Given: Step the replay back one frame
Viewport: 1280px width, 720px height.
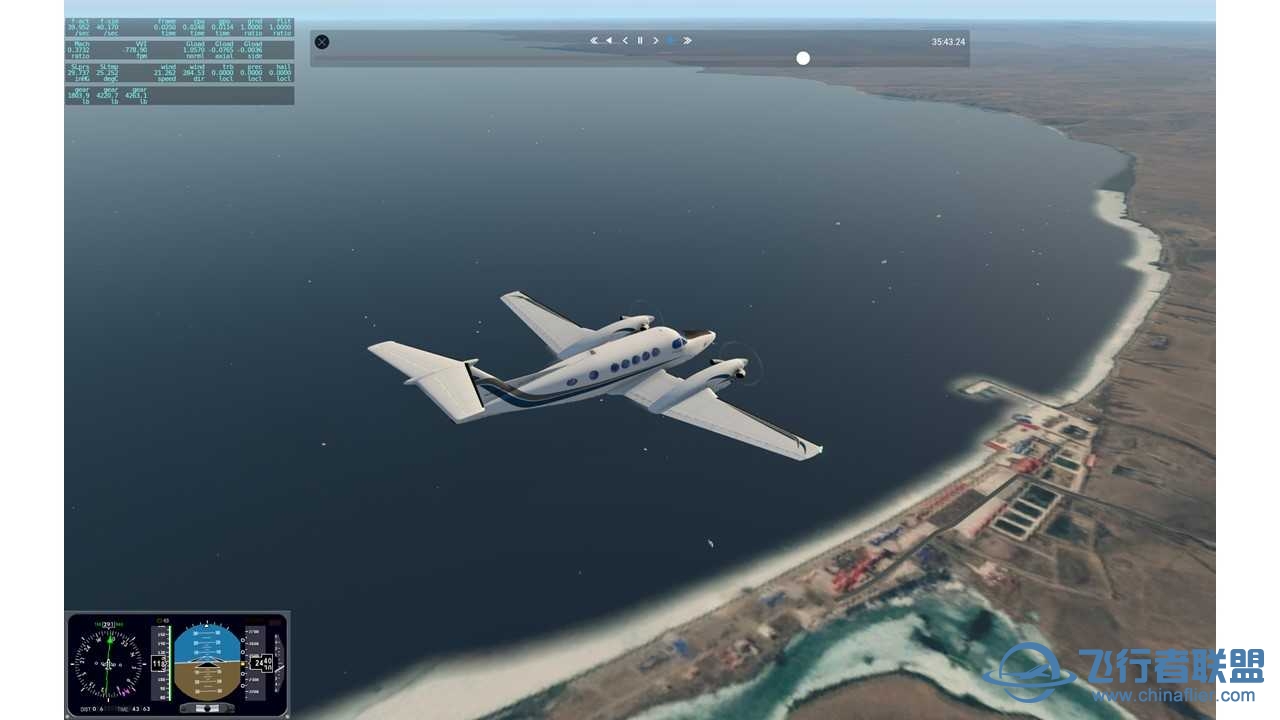Looking at the screenshot, I should [625, 41].
